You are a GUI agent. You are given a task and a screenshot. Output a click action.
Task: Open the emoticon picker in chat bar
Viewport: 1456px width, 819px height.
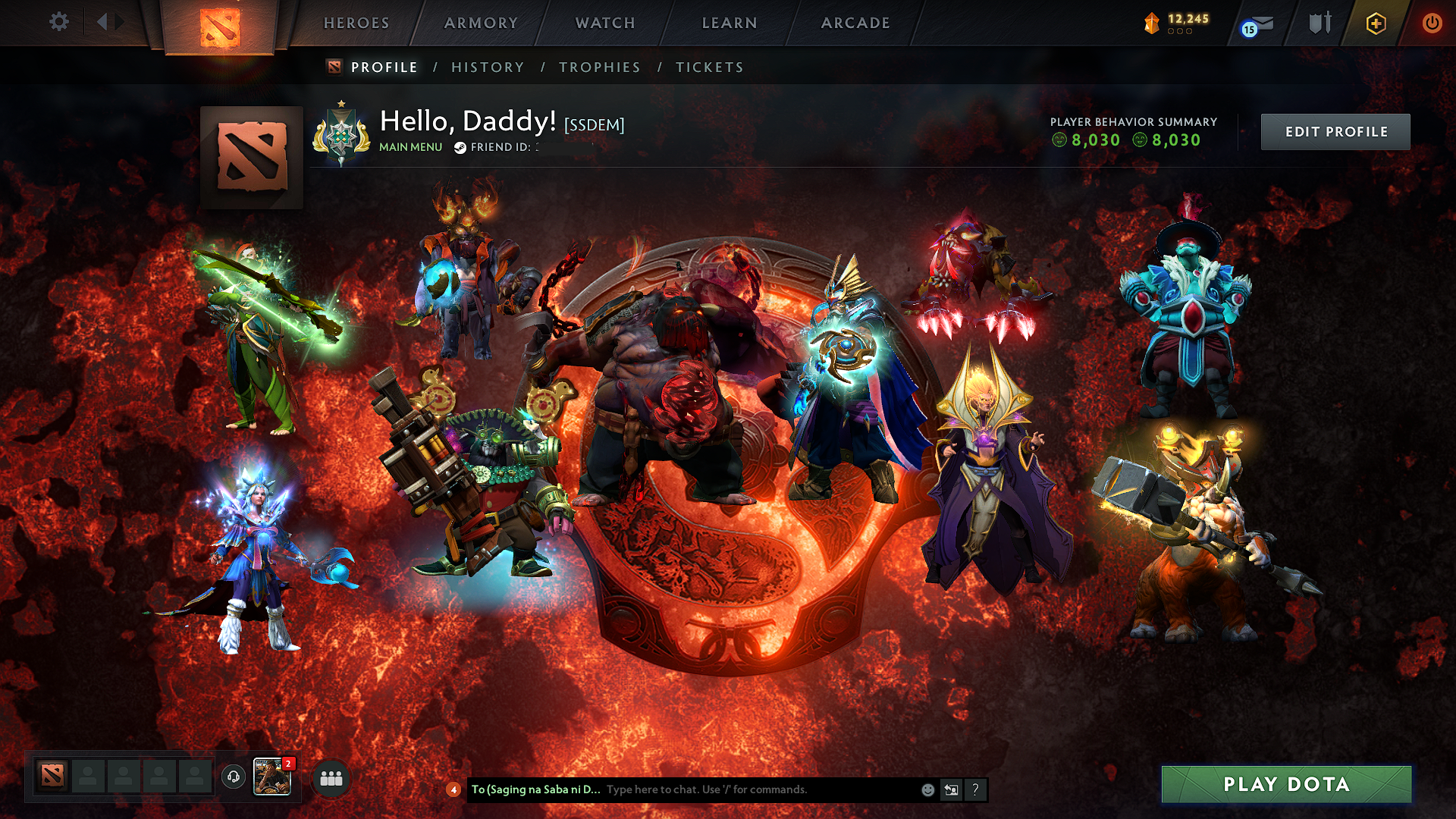[x=927, y=789]
